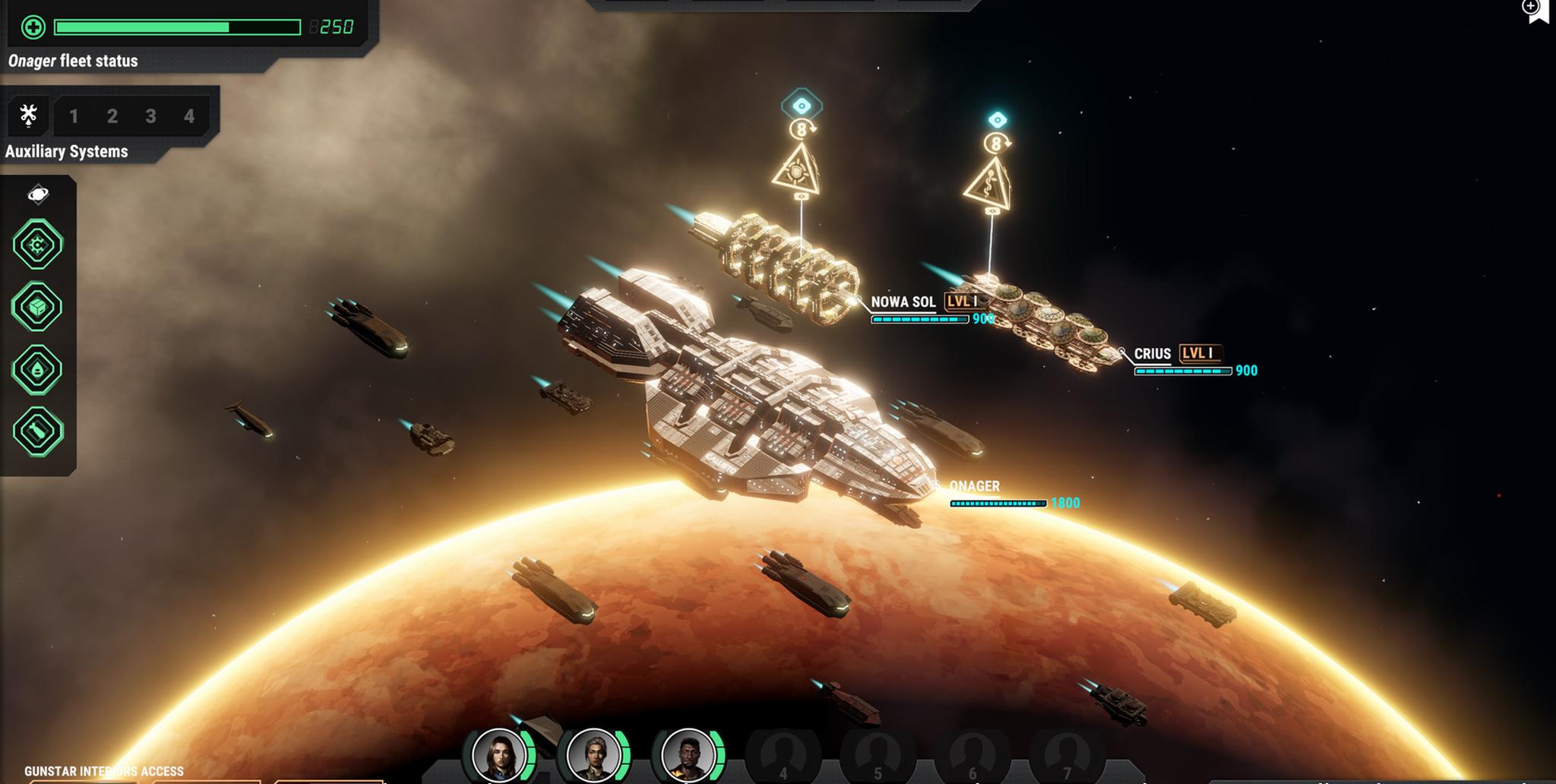Select the Crius ship name label

click(1152, 354)
